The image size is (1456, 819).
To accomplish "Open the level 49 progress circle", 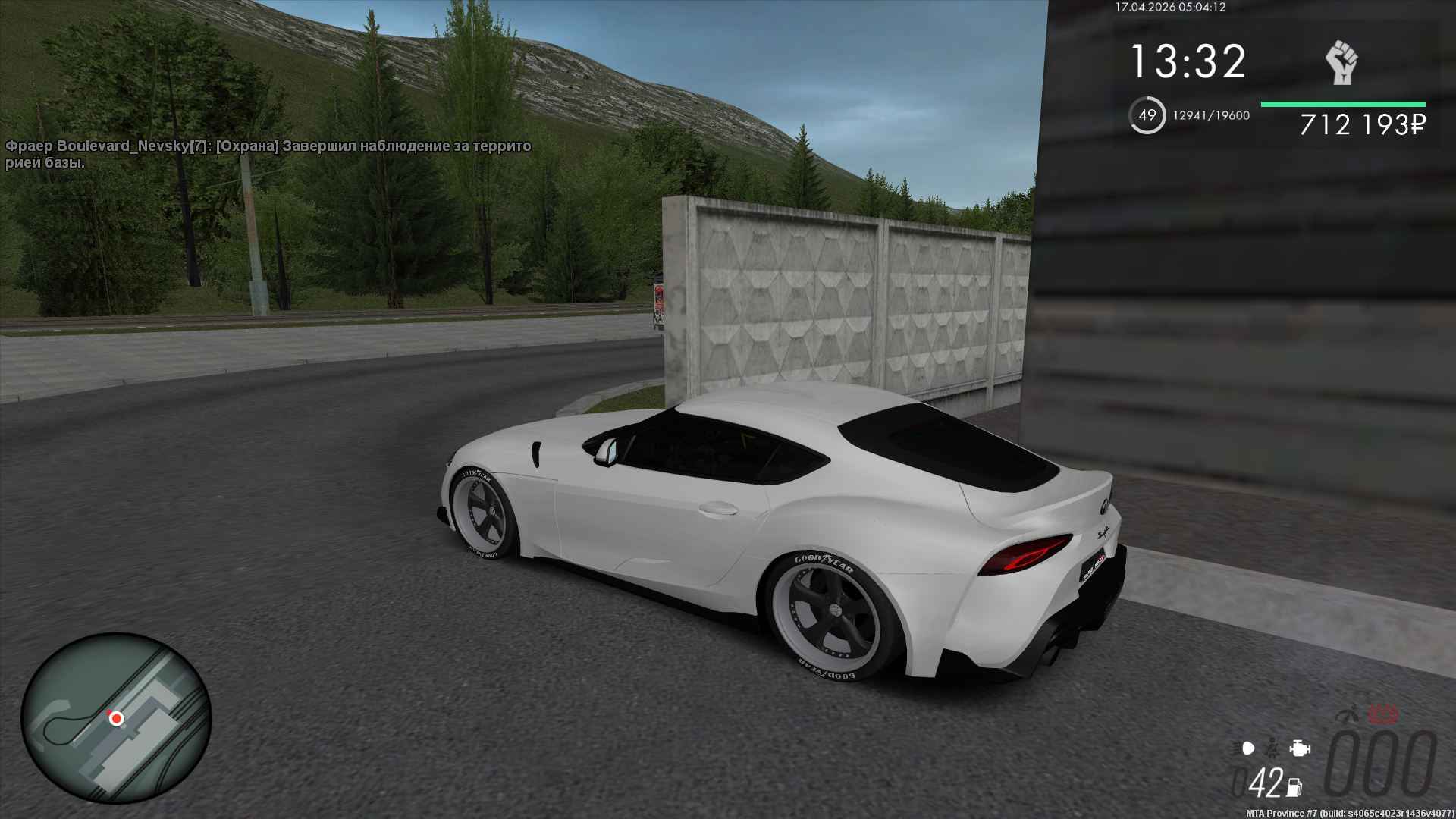I will point(1147,116).
